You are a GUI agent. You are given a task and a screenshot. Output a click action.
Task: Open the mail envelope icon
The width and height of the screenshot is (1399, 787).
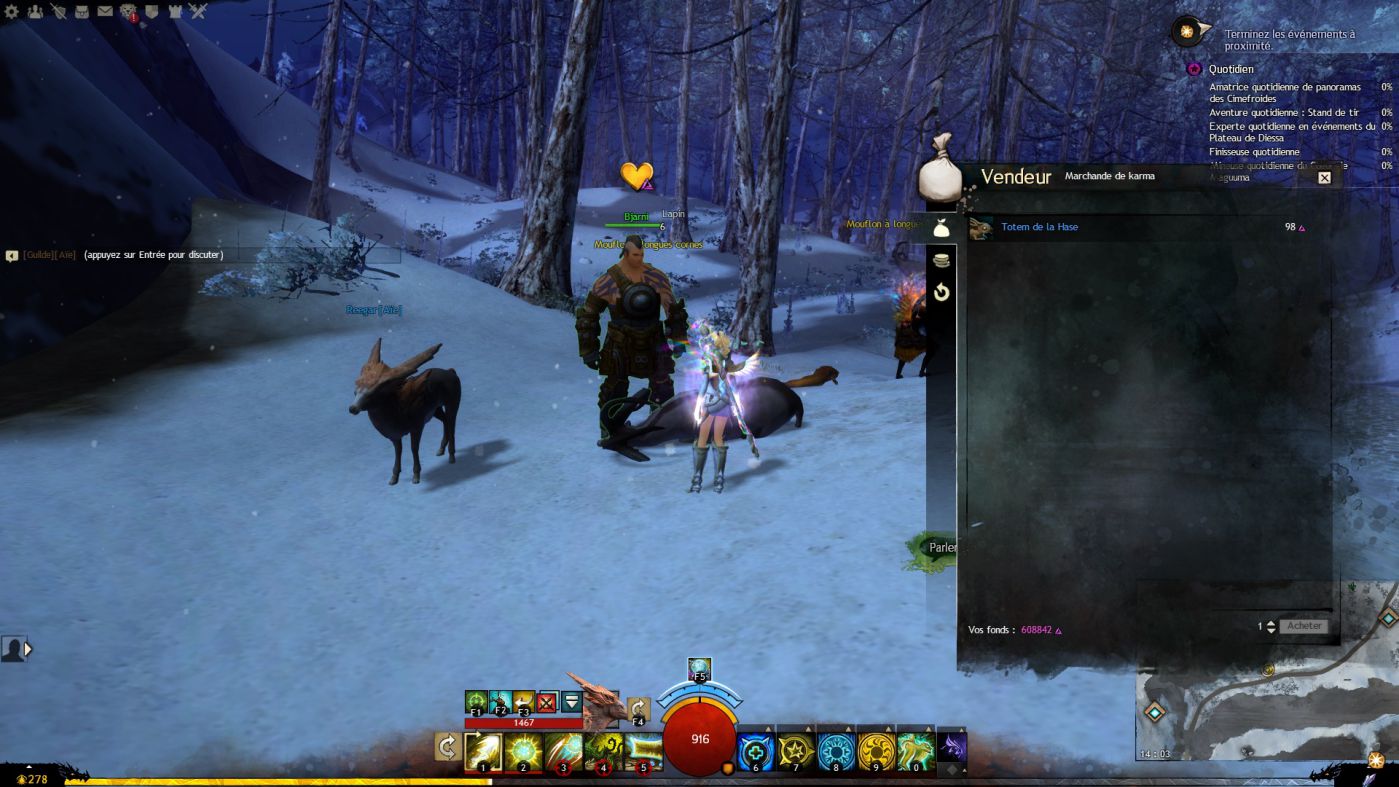point(105,12)
